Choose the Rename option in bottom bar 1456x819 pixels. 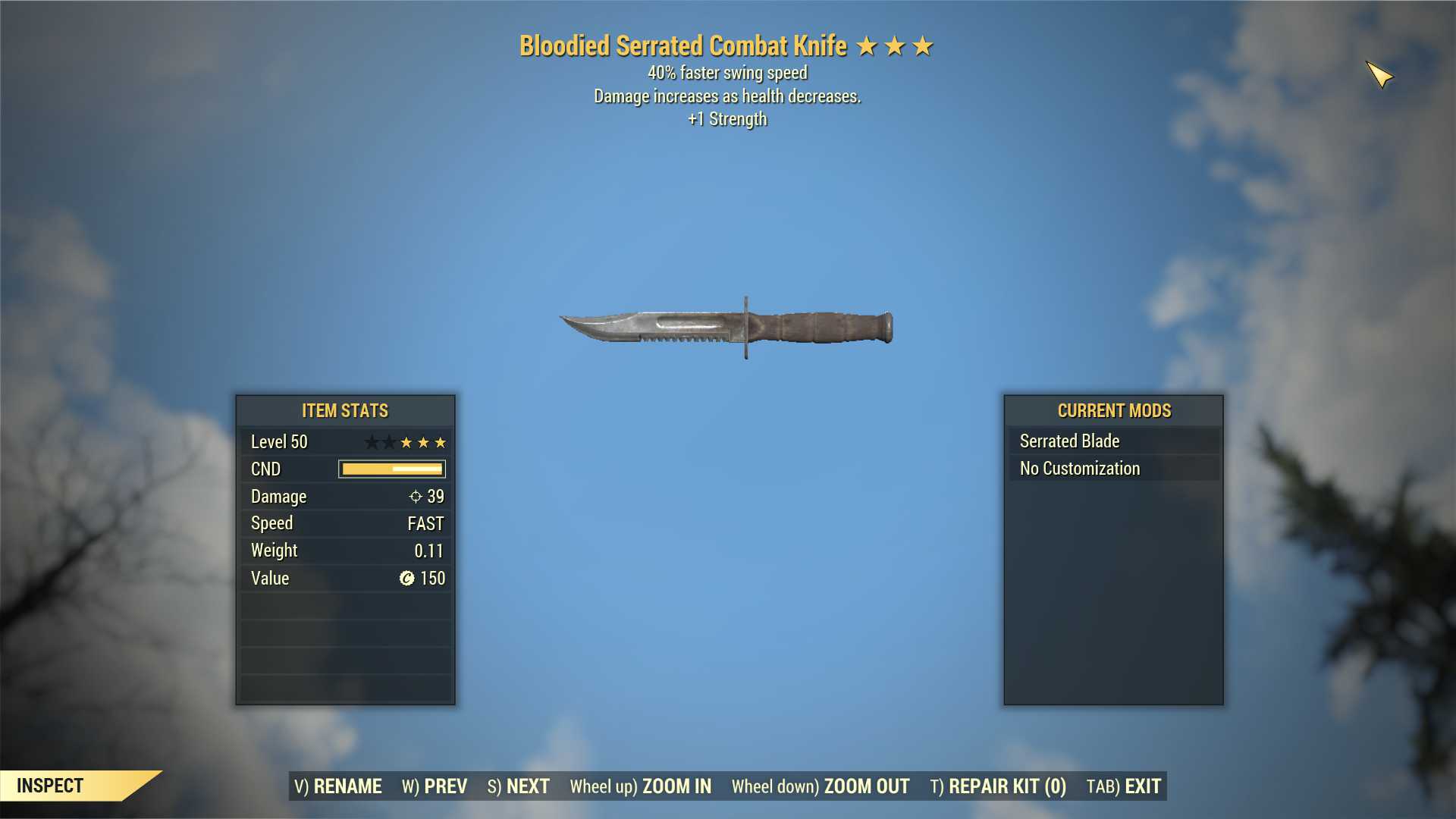338,786
